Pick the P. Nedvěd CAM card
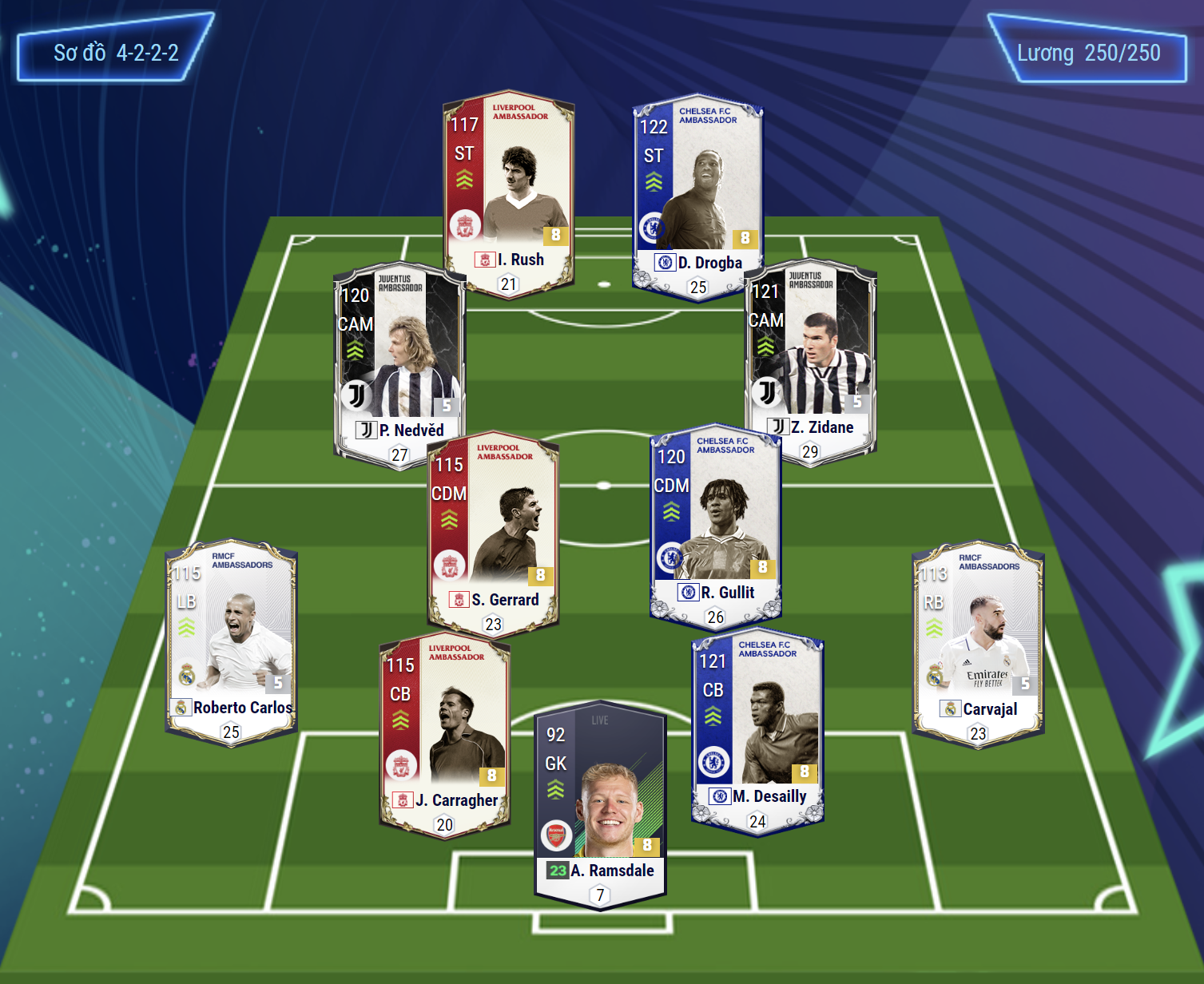Viewport: 1204px width, 984px height. tap(399, 363)
